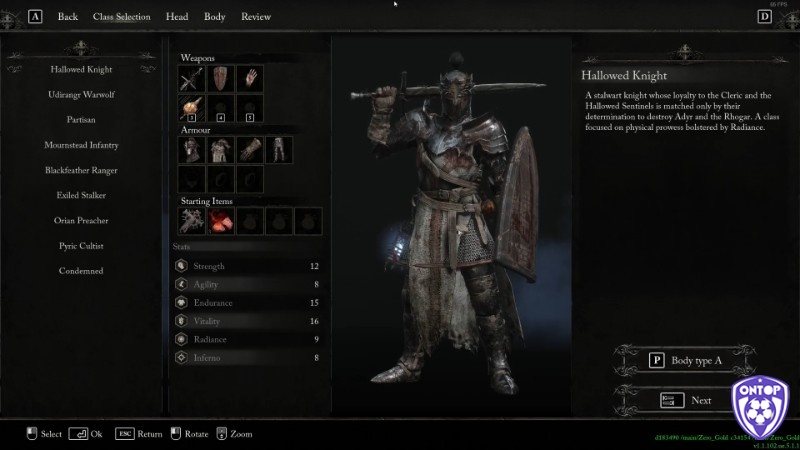Open the Class Selection tab
The width and height of the screenshot is (800, 450).
(x=121, y=17)
